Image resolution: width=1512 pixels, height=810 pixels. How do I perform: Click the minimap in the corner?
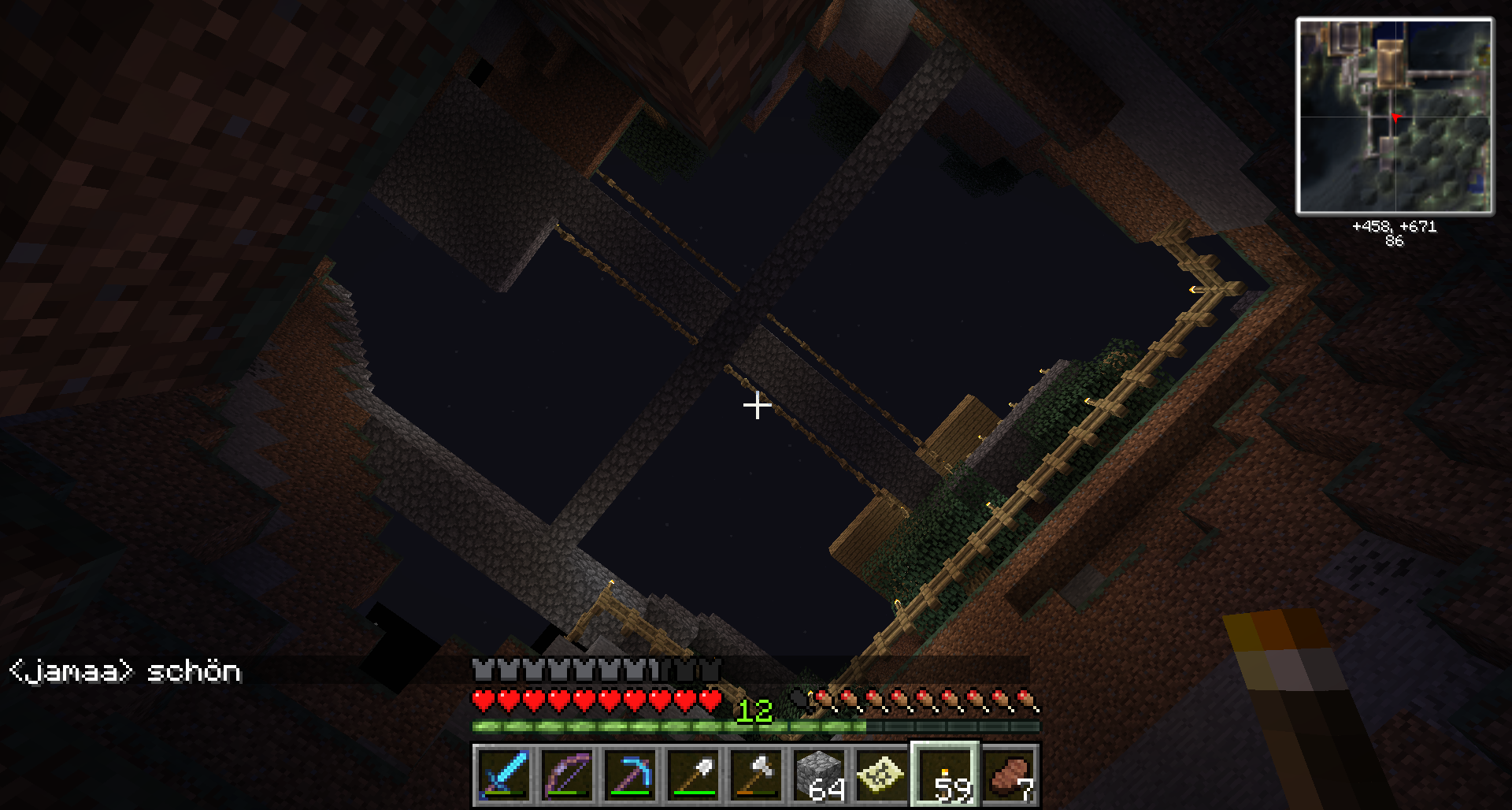point(1395,117)
